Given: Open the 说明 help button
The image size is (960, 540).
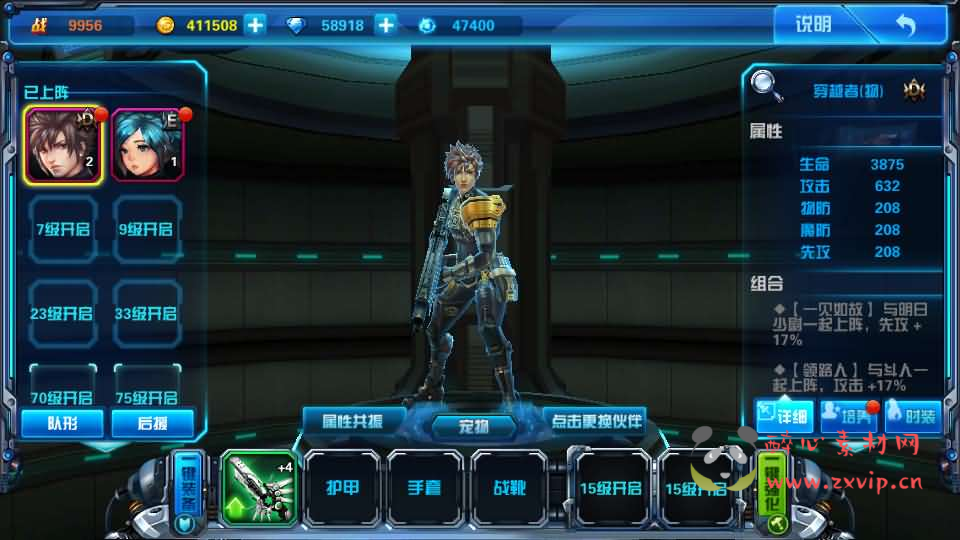Looking at the screenshot, I should point(812,25).
